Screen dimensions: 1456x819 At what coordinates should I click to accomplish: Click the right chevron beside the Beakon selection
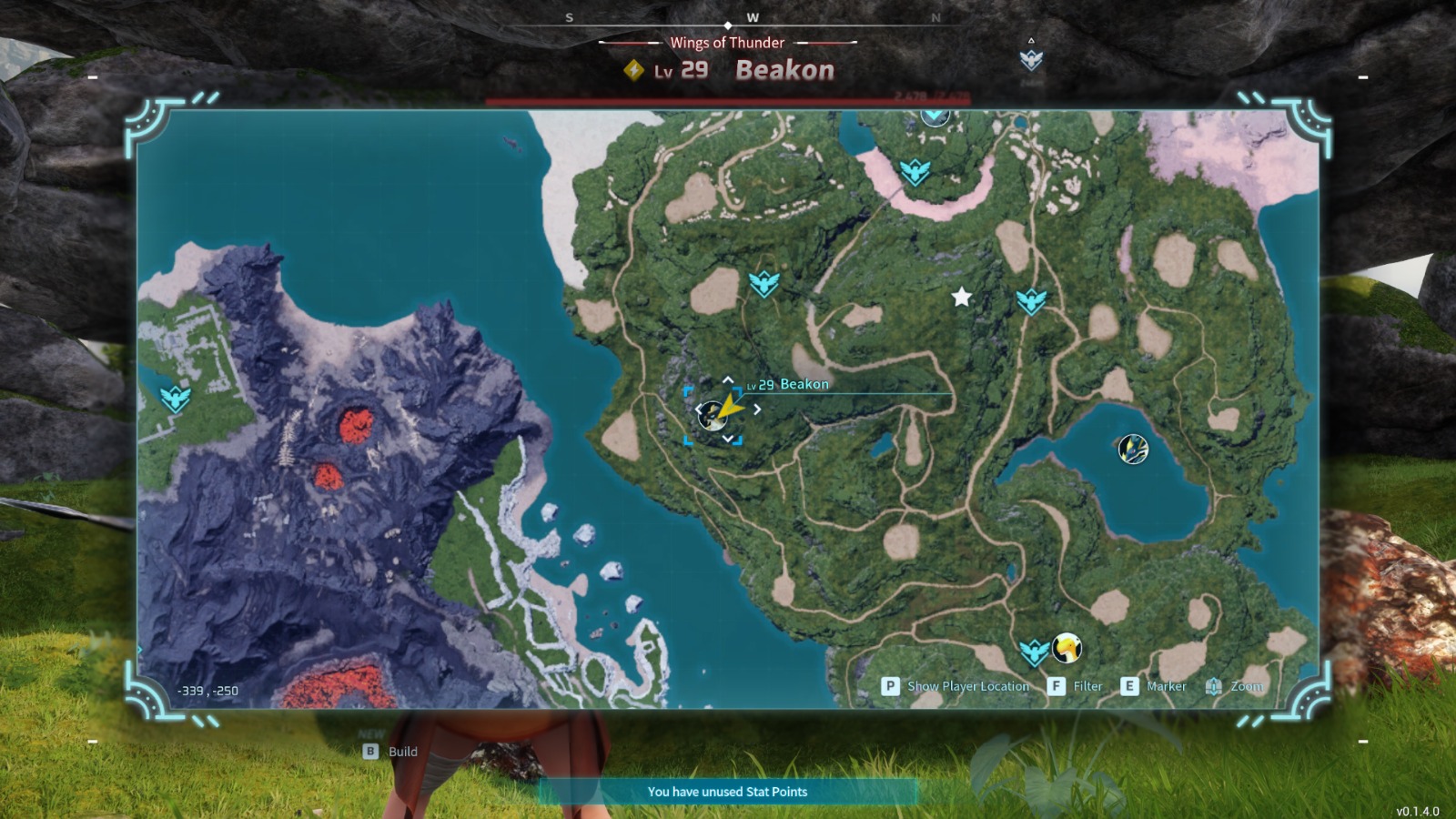[757, 409]
